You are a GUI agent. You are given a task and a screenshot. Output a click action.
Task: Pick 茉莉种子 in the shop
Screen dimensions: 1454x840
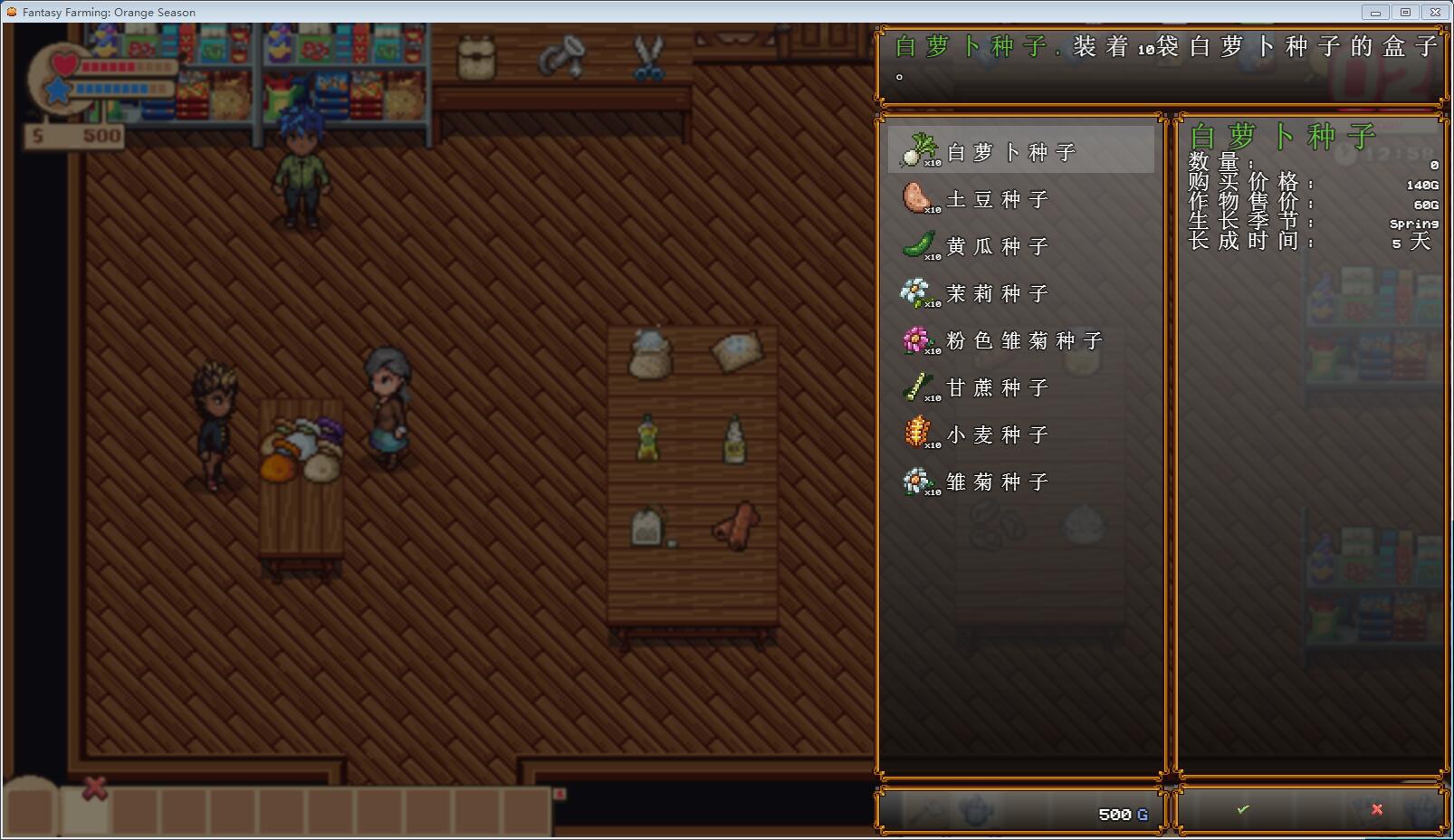pos(996,293)
